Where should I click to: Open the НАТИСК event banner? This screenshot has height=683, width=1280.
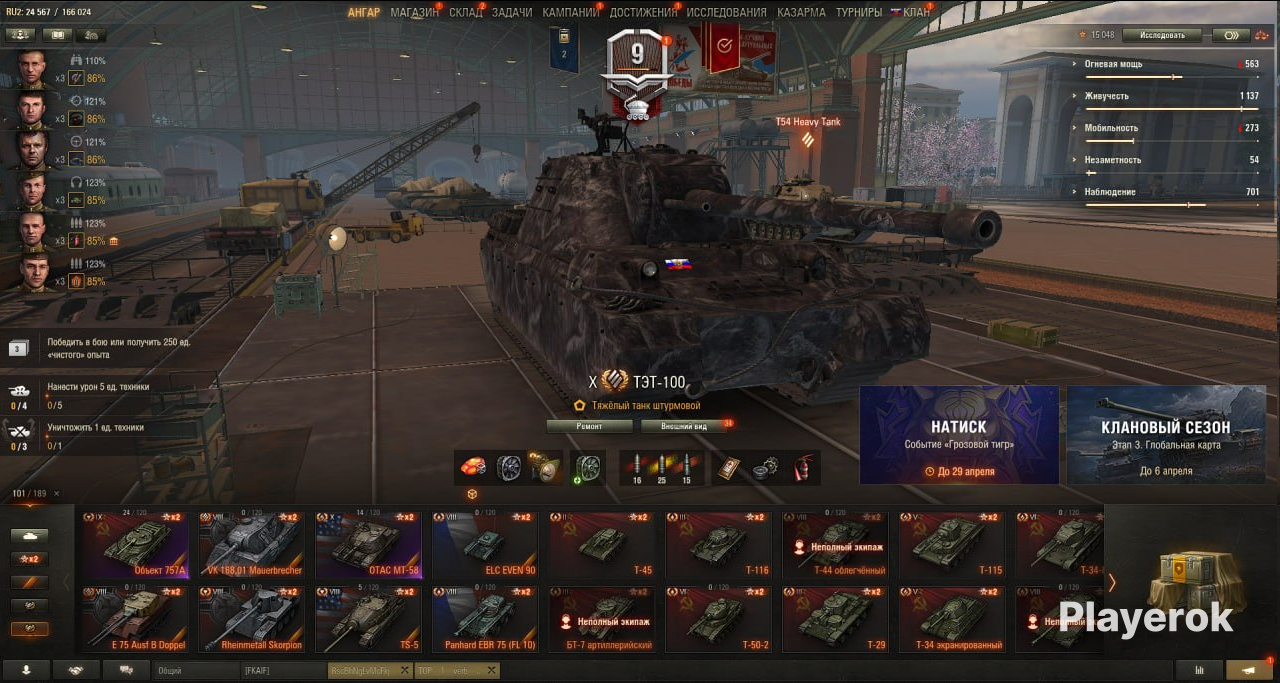pos(959,435)
